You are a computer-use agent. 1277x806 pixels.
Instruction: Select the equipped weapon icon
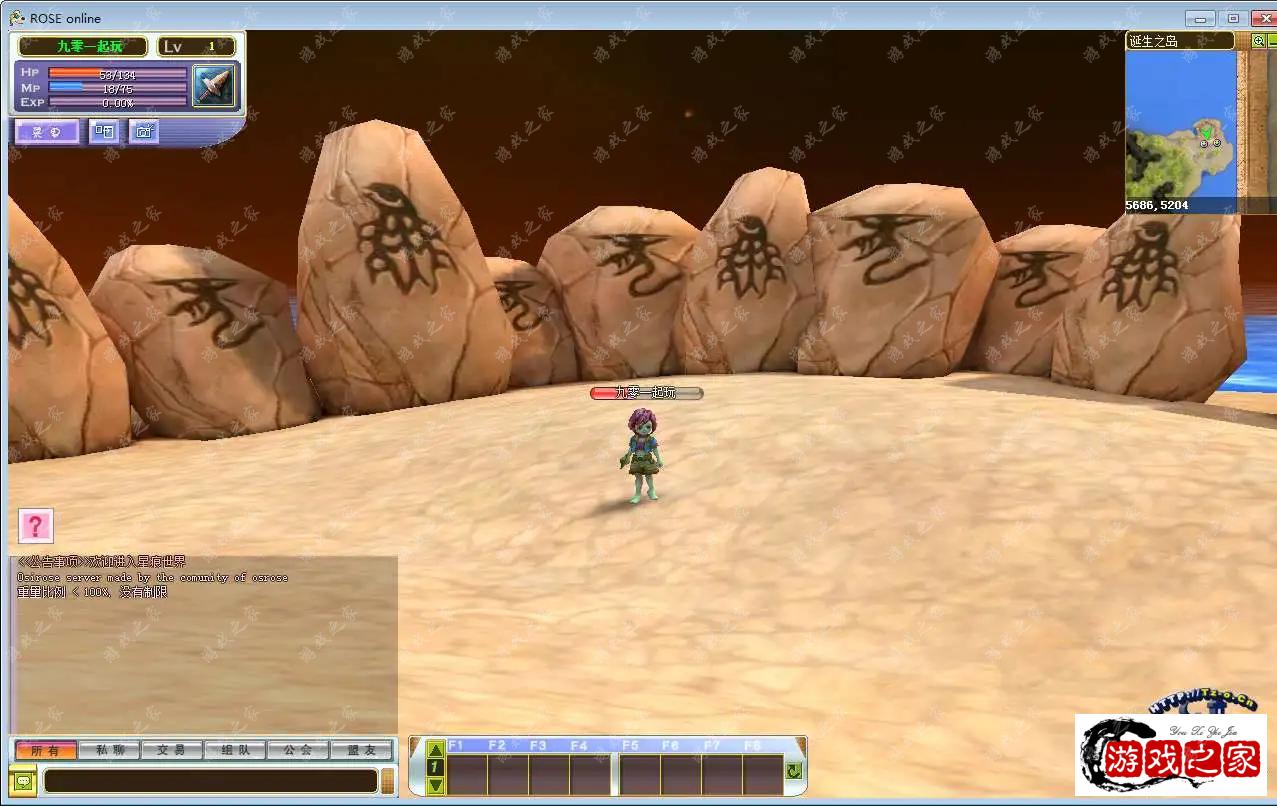pyautogui.click(x=213, y=86)
